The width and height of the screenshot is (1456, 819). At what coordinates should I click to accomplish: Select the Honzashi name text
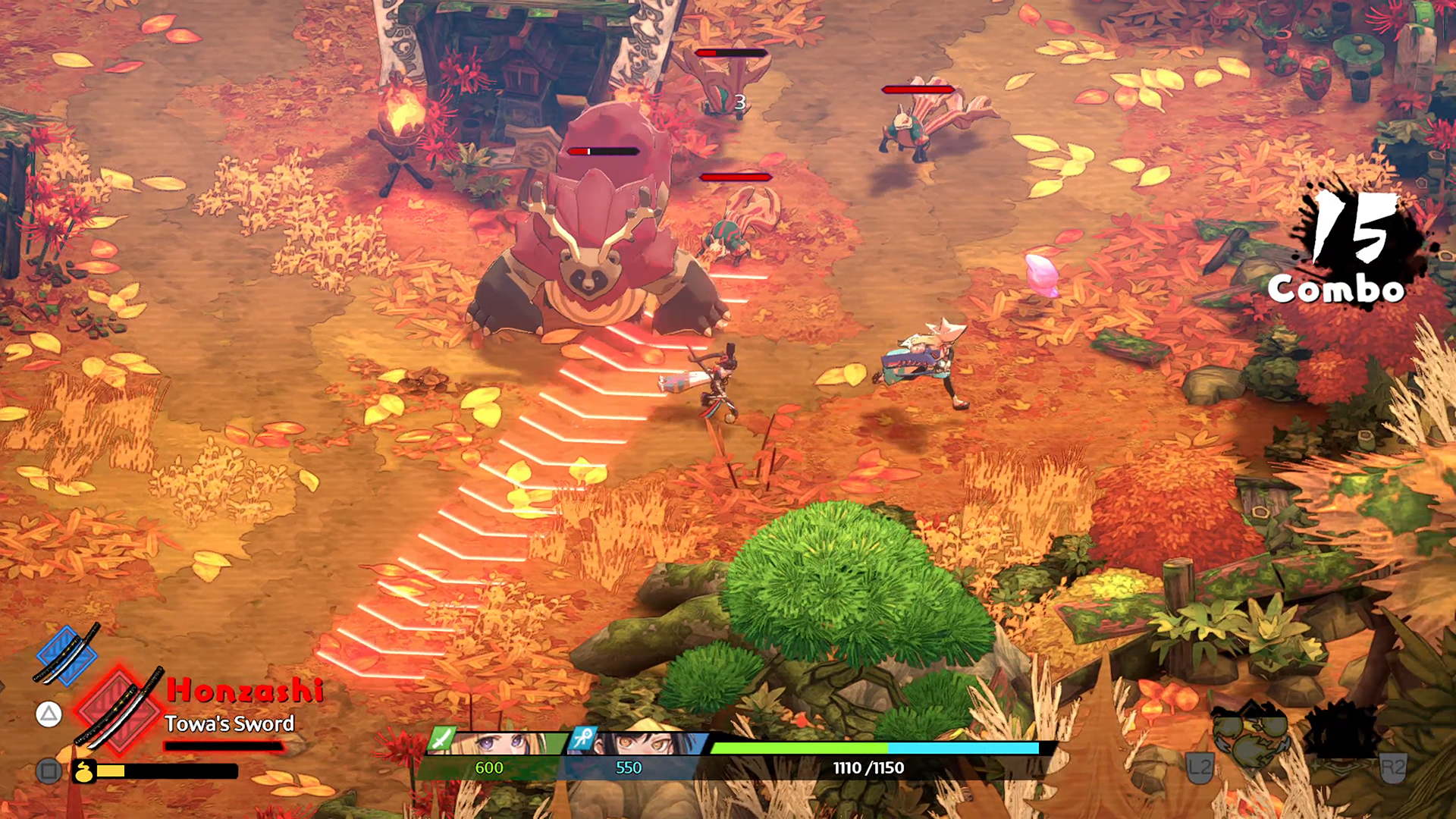[244, 689]
